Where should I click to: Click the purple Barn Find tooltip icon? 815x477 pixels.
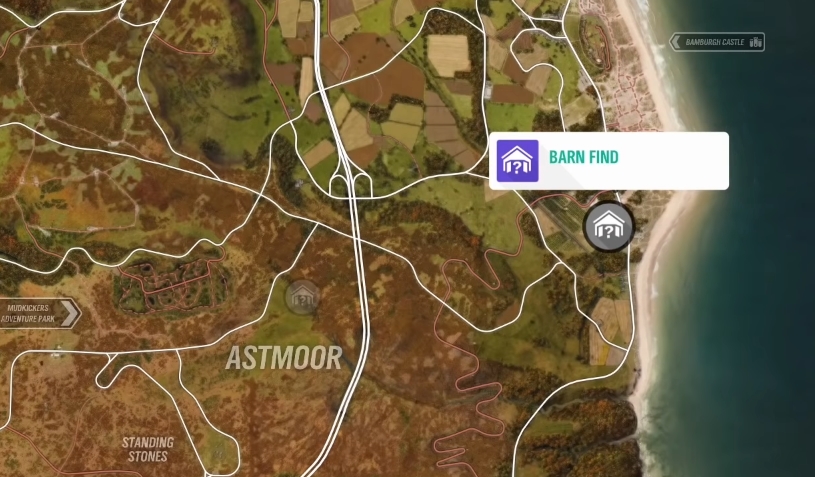point(518,161)
